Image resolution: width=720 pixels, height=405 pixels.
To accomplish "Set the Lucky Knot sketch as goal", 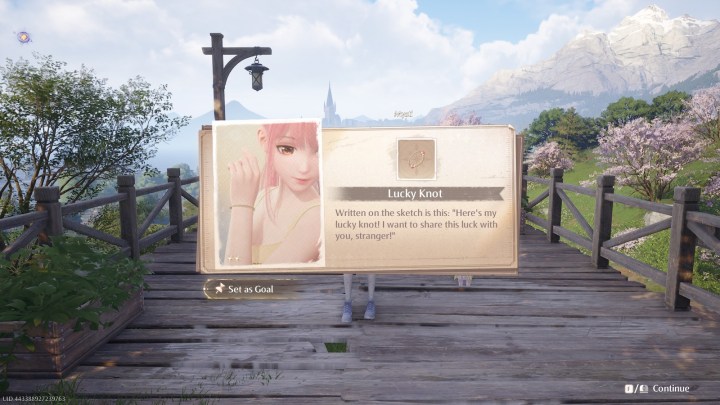I will [250, 289].
